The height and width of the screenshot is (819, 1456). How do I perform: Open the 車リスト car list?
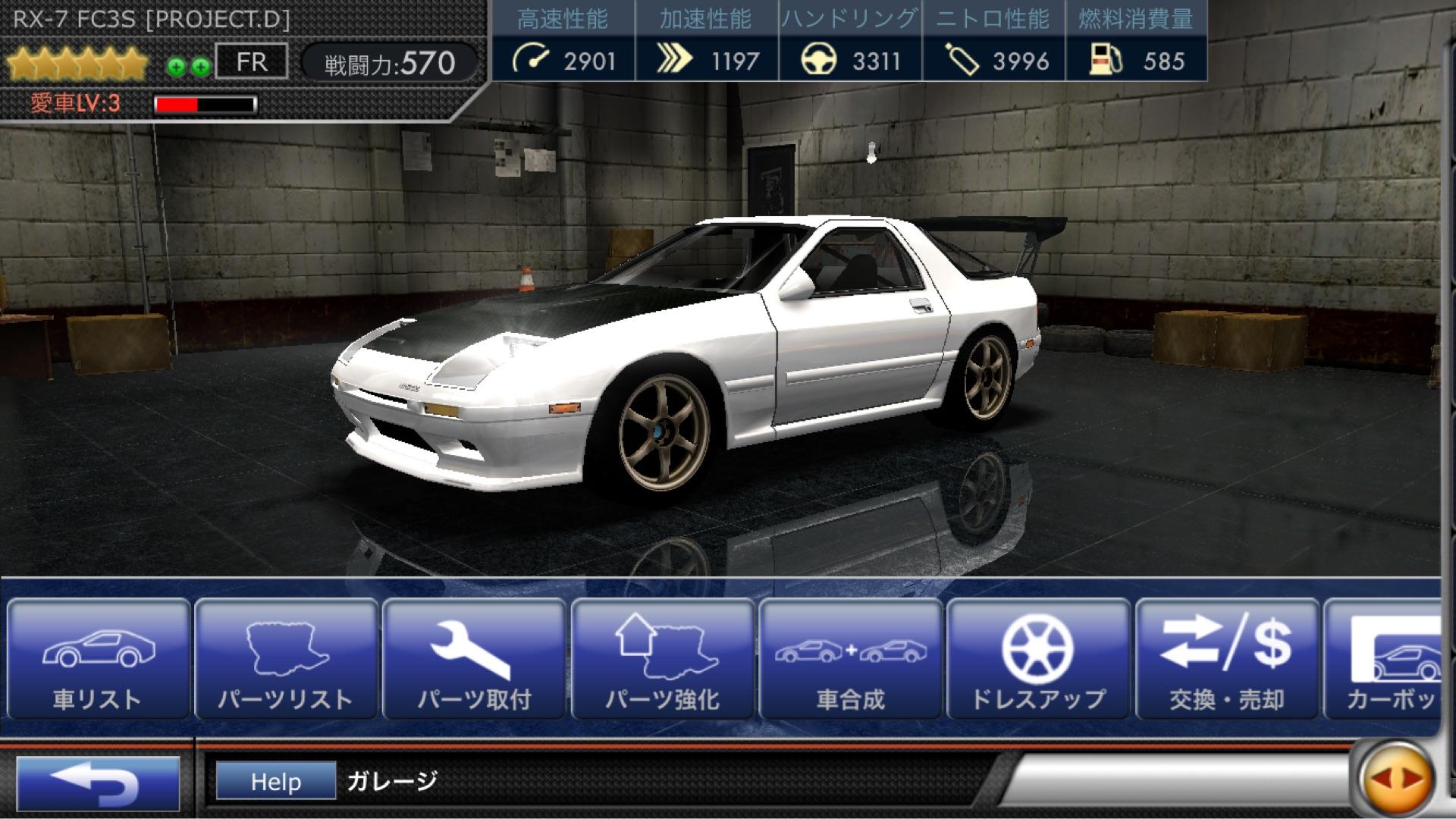click(x=98, y=660)
